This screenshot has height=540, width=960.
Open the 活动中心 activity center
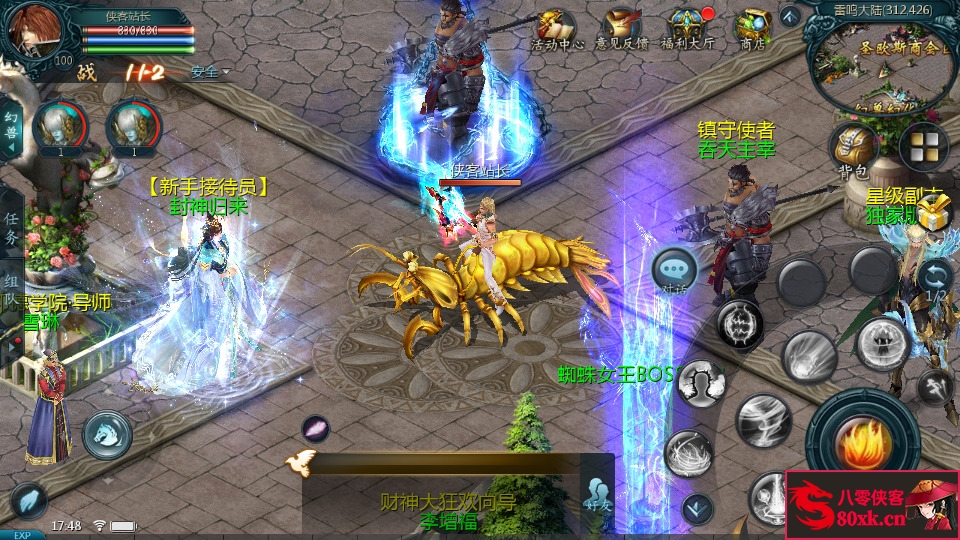pyautogui.click(x=556, y=28)
